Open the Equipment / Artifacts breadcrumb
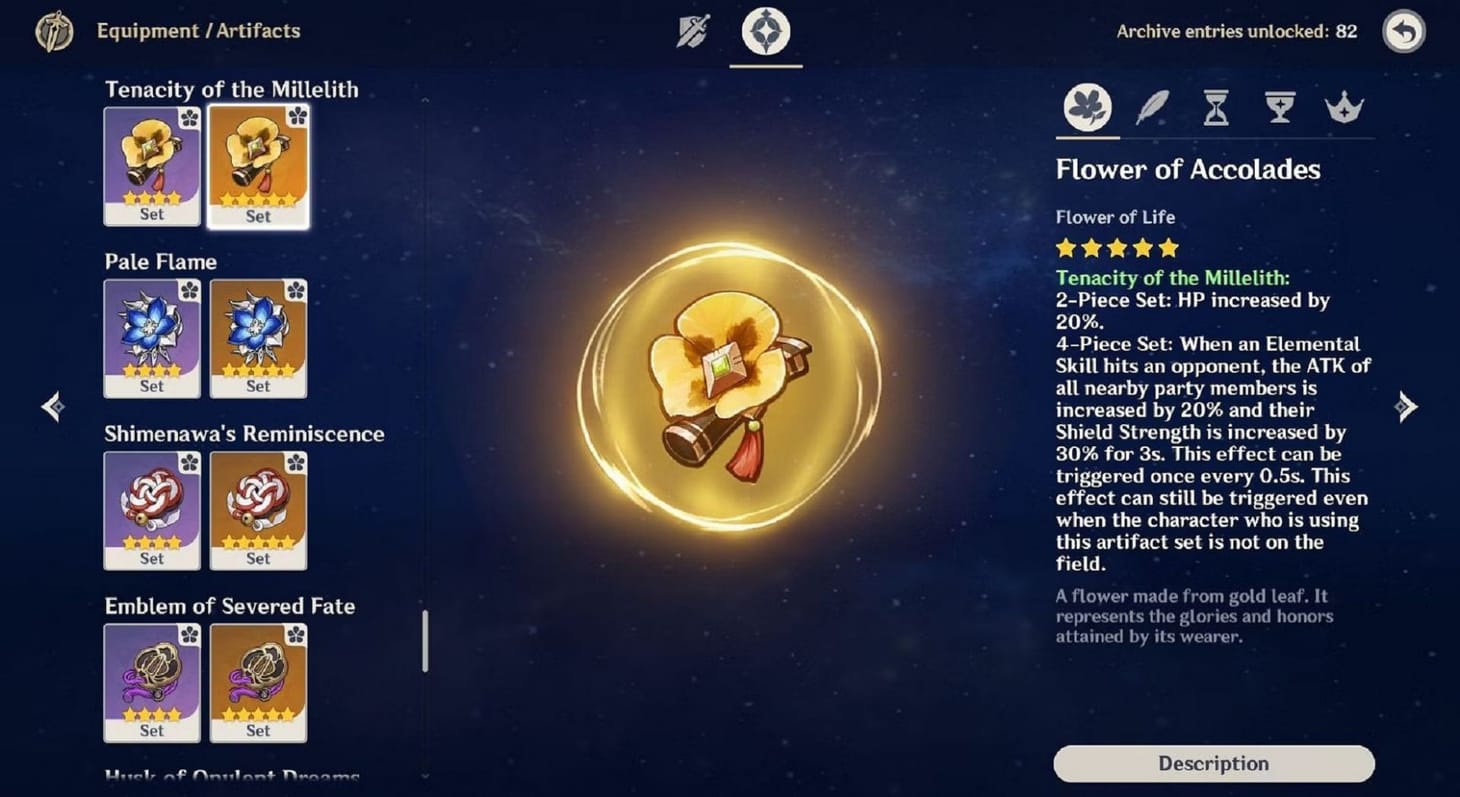The height and width of the screenshot is (797, 1460). click(197, 31)
